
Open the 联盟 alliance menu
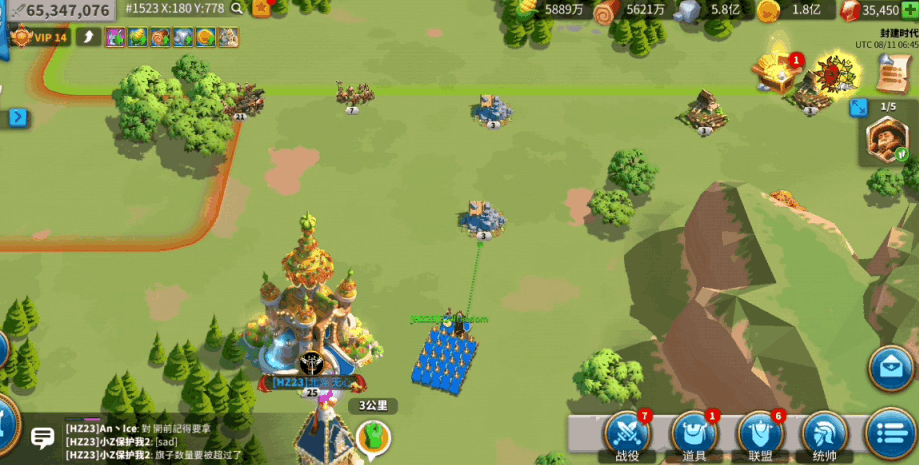tap(759, 433)
